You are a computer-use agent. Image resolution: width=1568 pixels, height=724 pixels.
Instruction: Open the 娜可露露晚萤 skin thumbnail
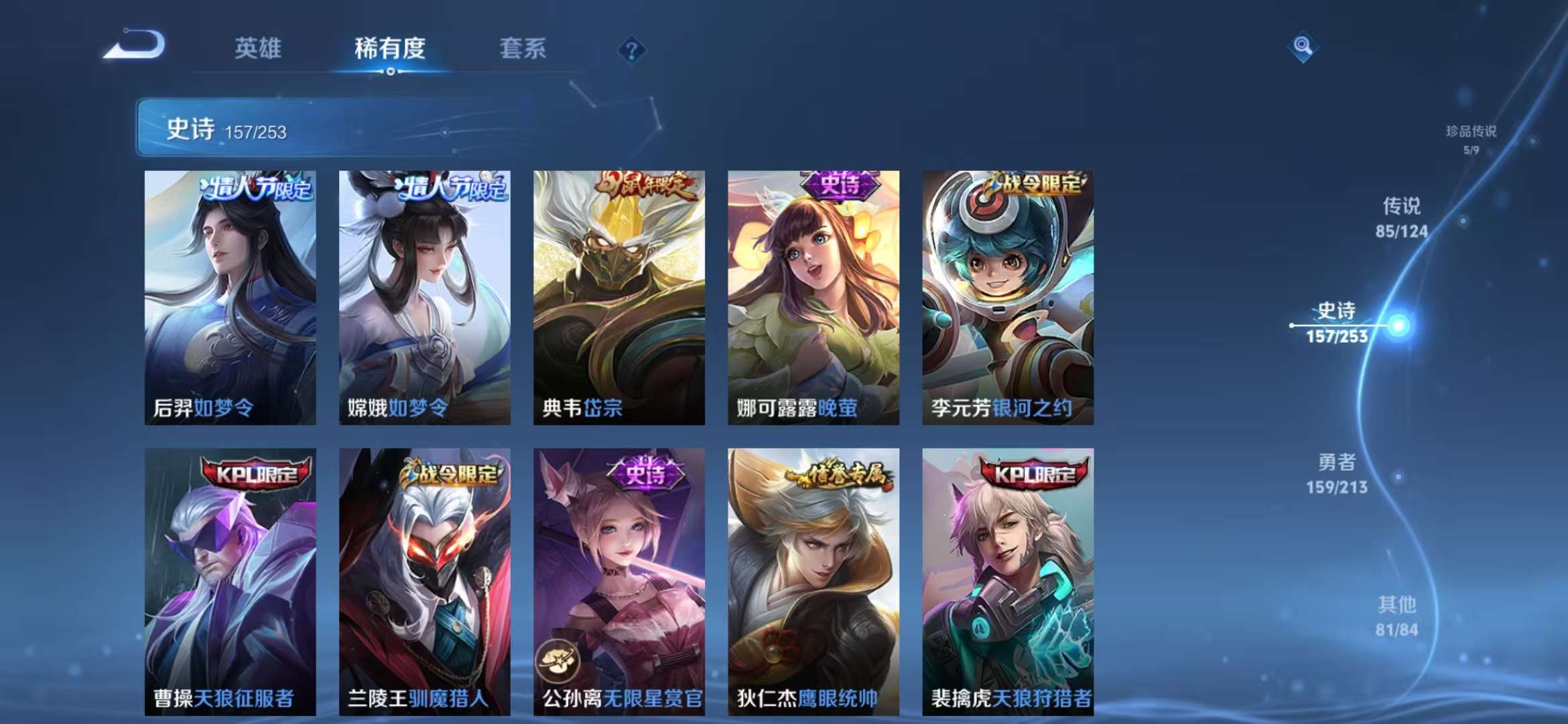coord(813,298)
